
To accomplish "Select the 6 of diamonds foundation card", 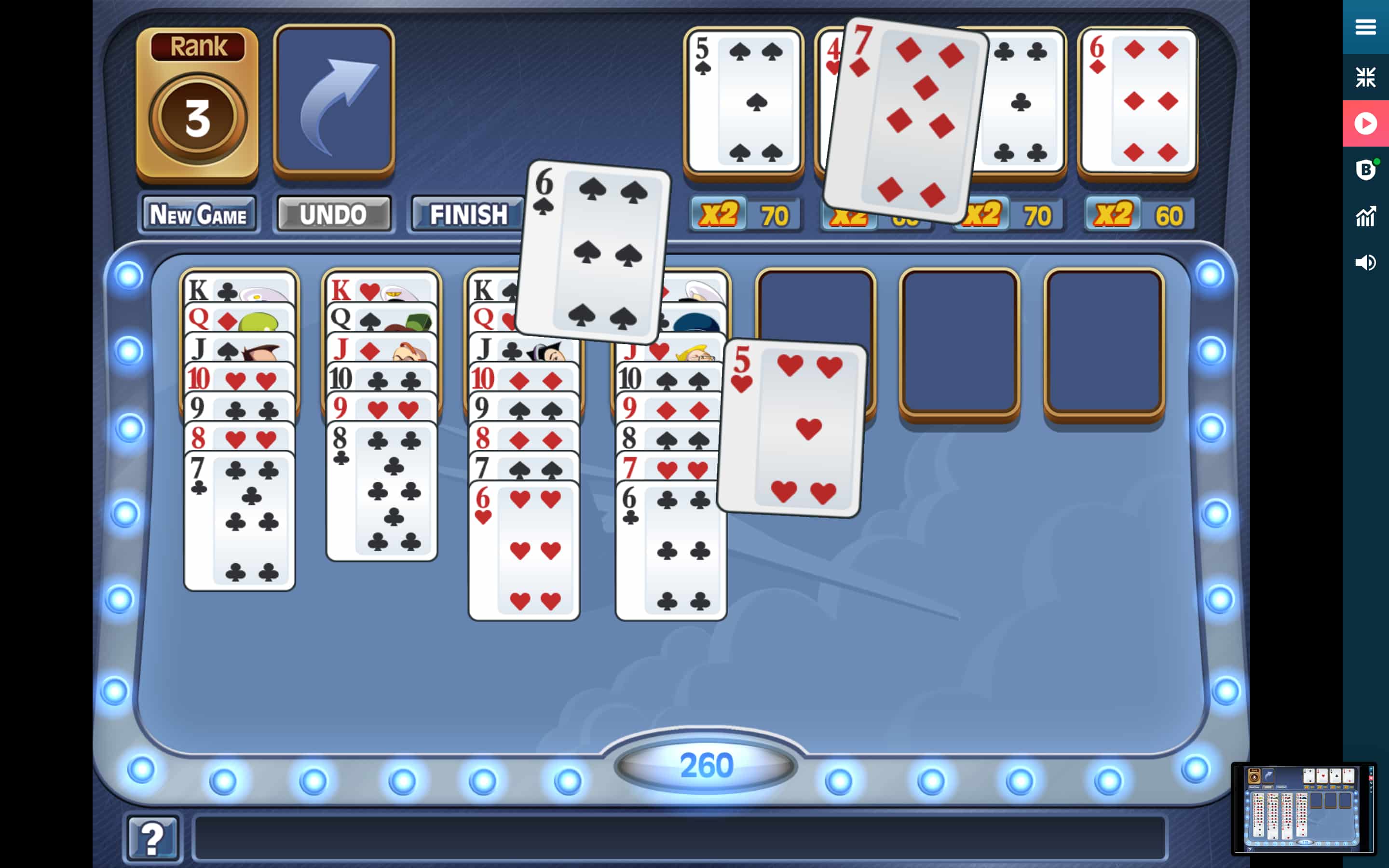I will point(1138,101).
